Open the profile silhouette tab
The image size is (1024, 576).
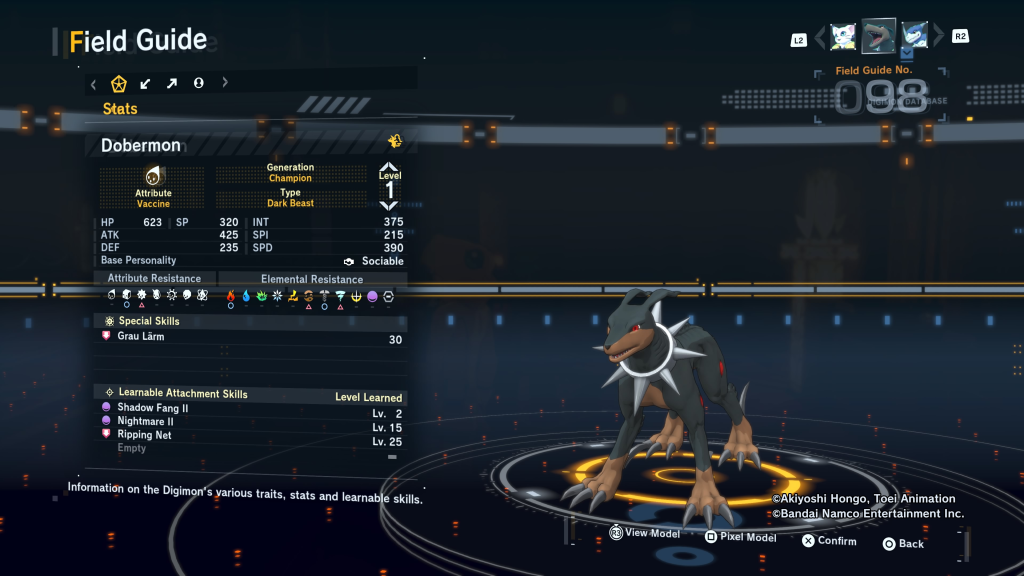coord(198,83)
